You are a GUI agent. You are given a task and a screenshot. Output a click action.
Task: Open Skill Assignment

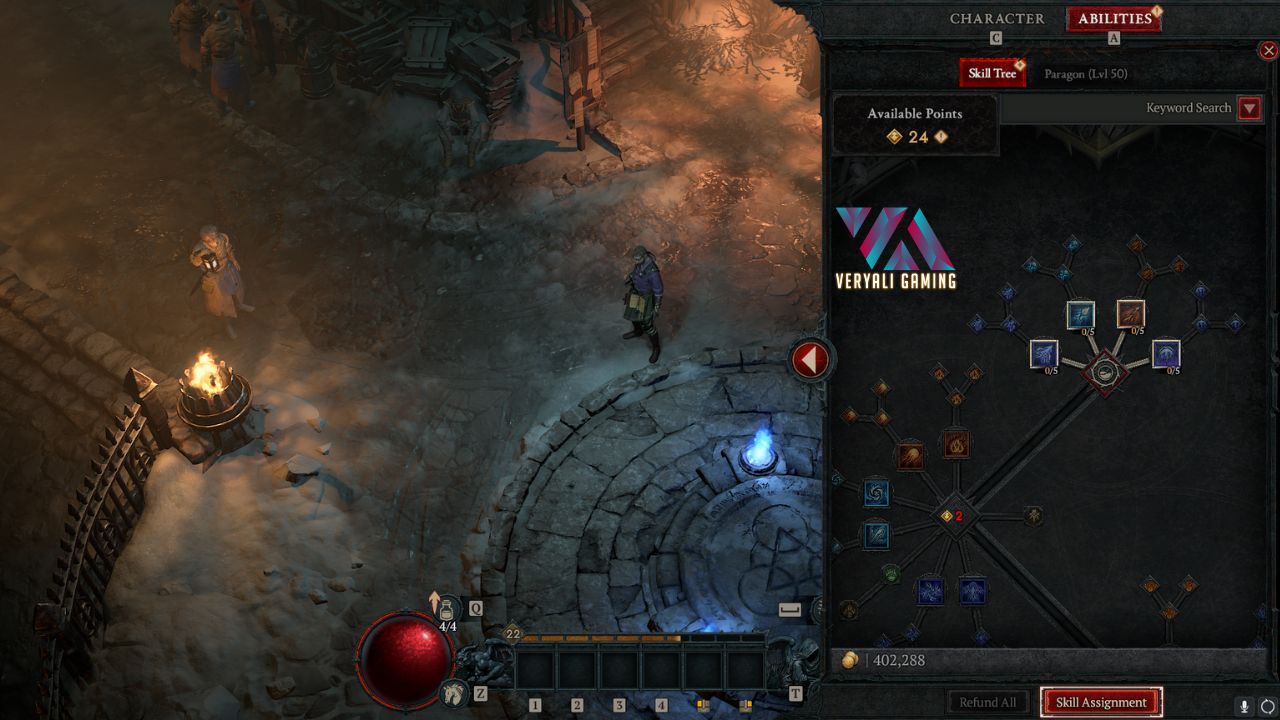point(1101,702)
